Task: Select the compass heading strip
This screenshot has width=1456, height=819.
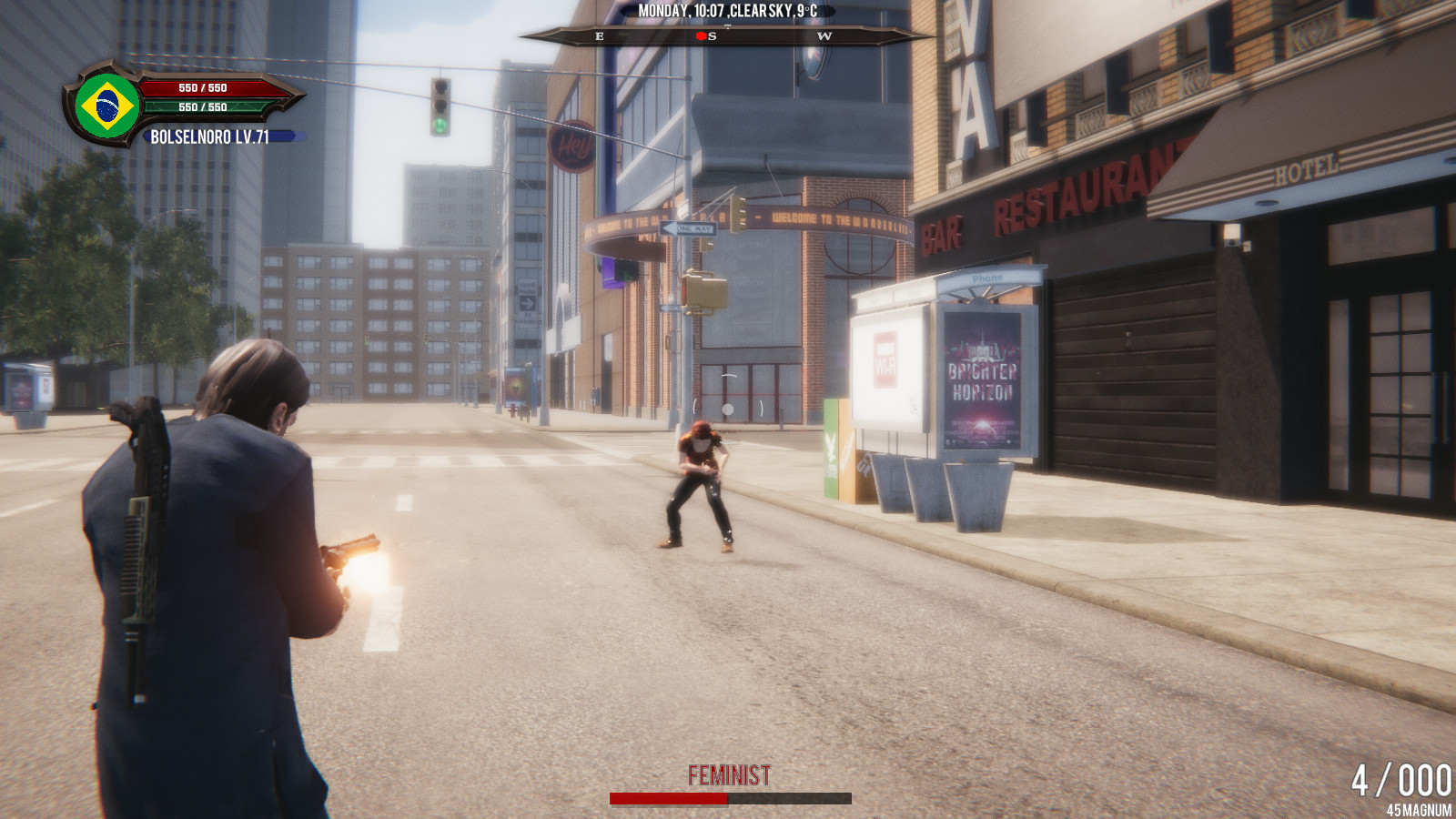Action: coord(726,36)
